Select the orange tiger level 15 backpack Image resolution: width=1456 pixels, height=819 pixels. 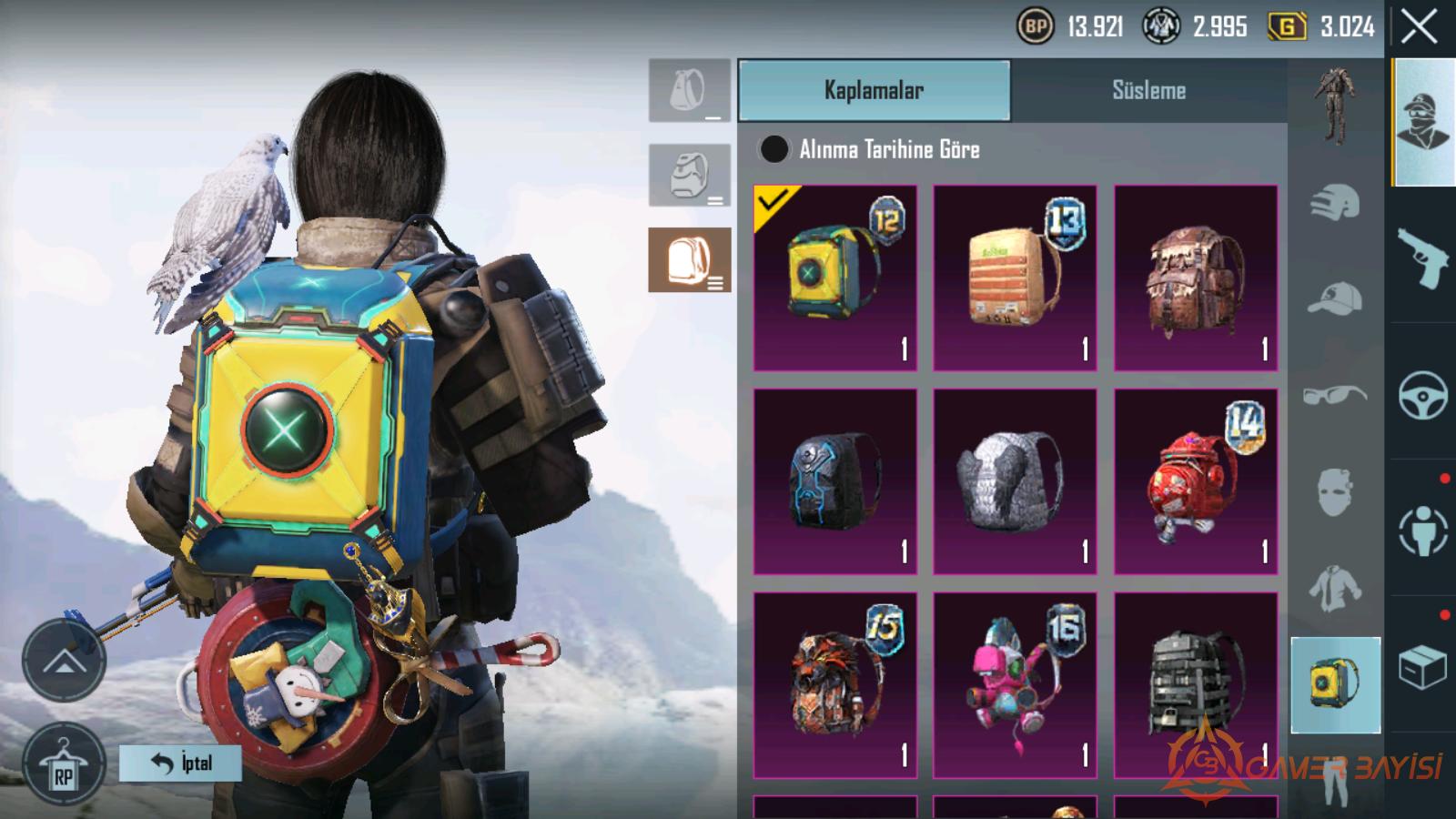tap(835, 685)
